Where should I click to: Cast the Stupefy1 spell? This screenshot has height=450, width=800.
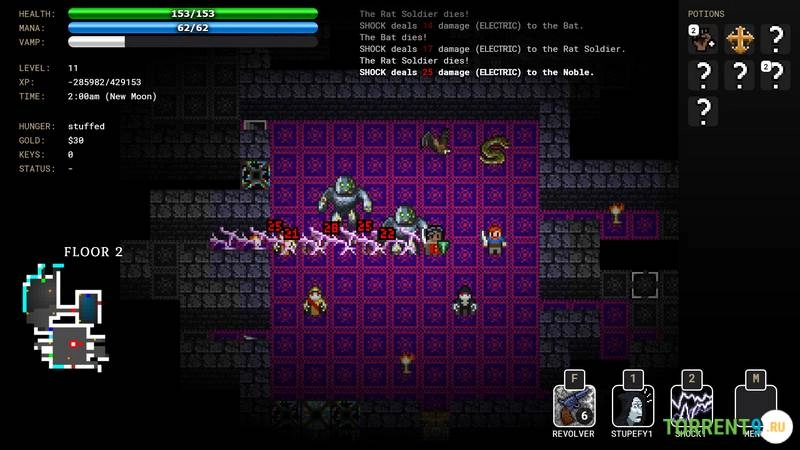631,406
